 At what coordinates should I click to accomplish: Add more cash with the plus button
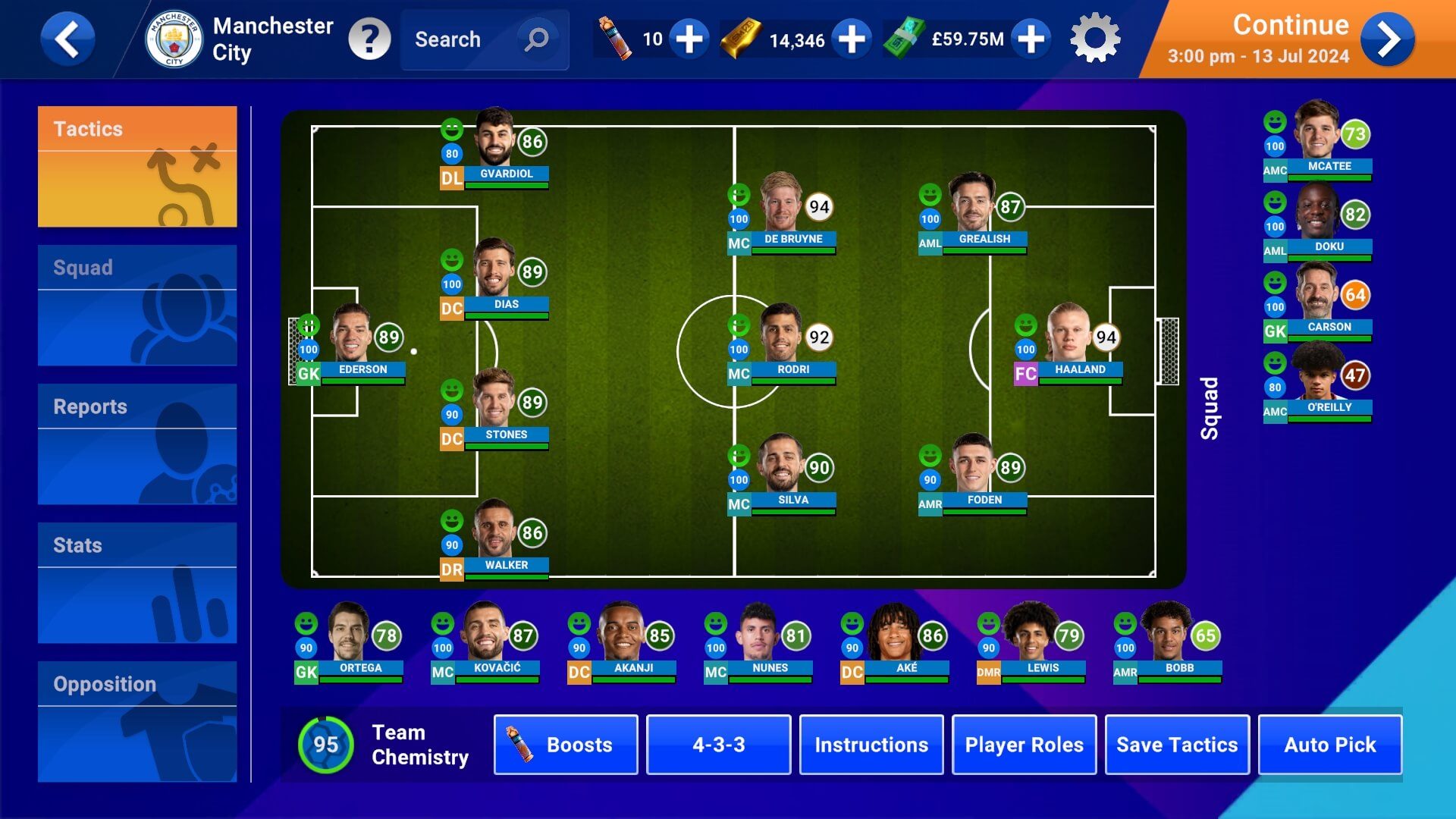tap(1031, 39)
